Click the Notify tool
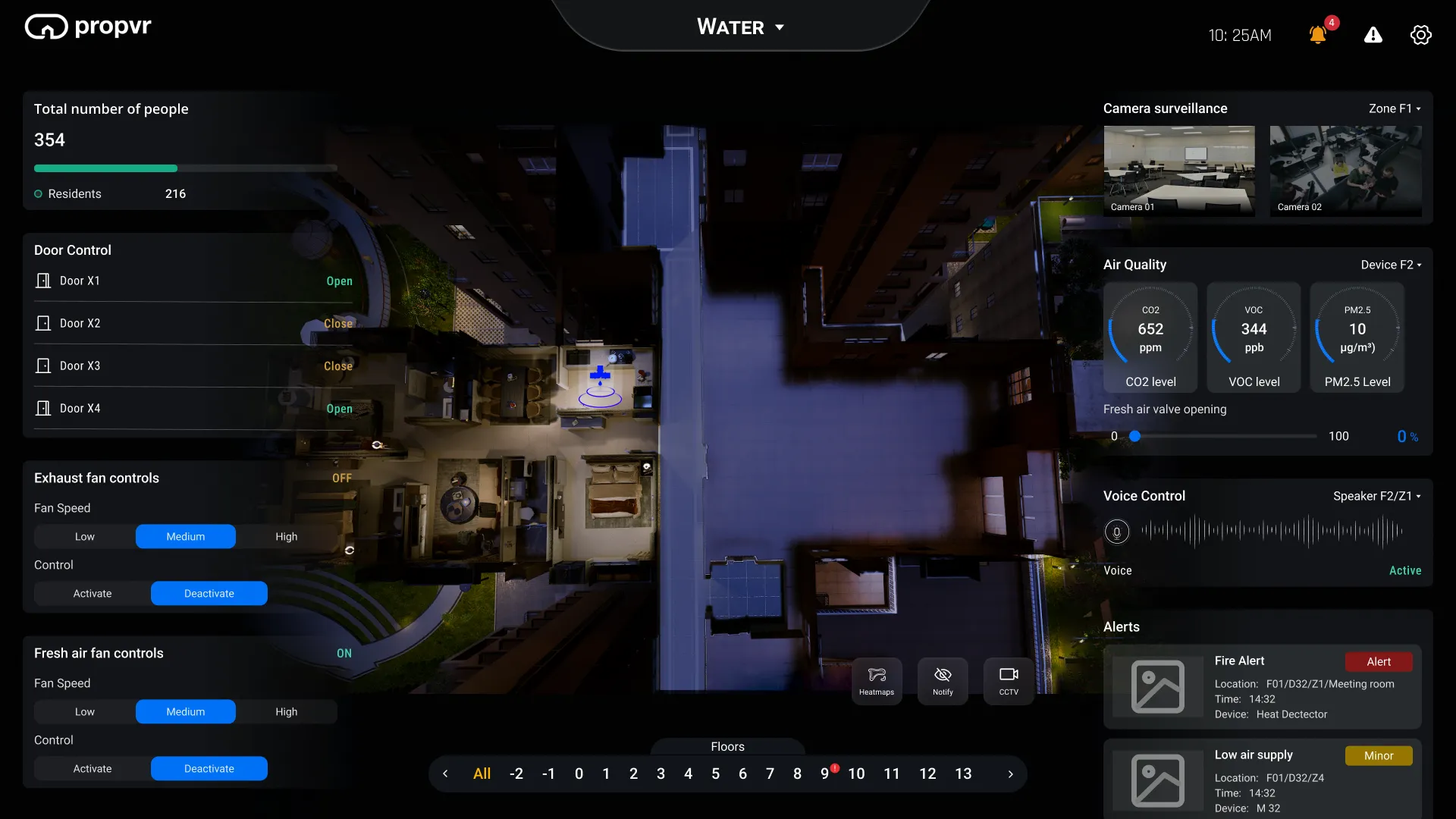The width and height of the screenshot is (1456, 819). tap(942, 680)
